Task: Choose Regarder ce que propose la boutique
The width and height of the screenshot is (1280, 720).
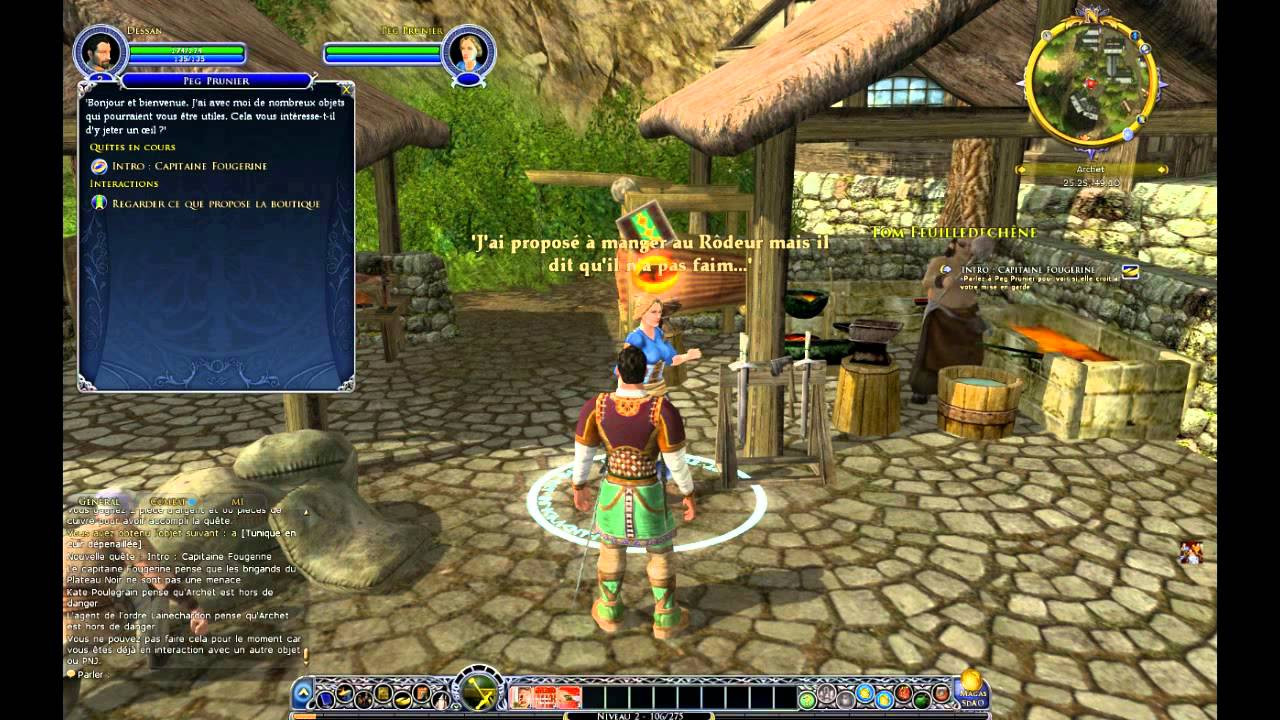Action: coord(215,204)
